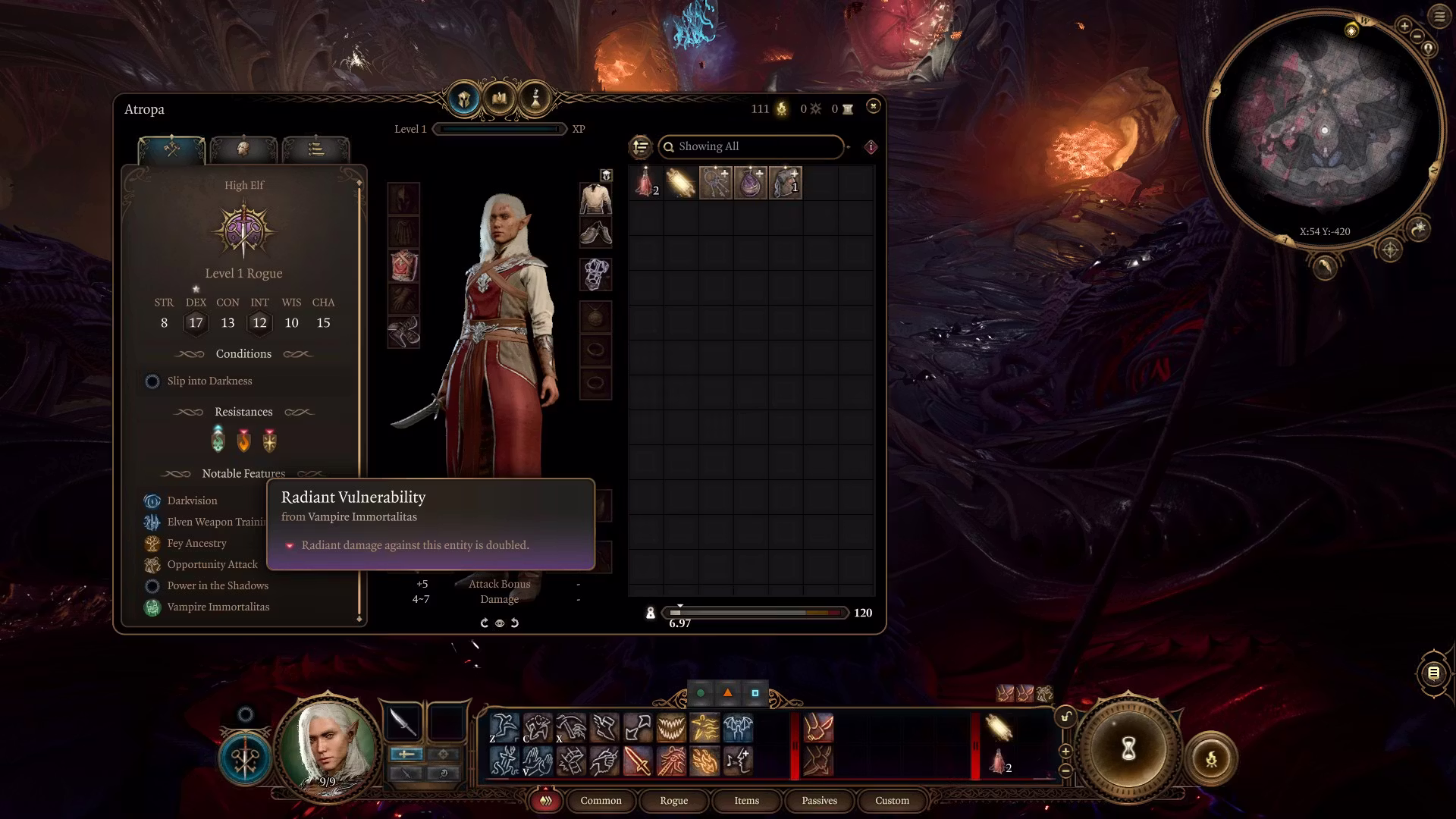The height and width of the screenshot is (819, 1456).
Task: Click the equipped shirt armor slot
Action: (x=595, y=200)
